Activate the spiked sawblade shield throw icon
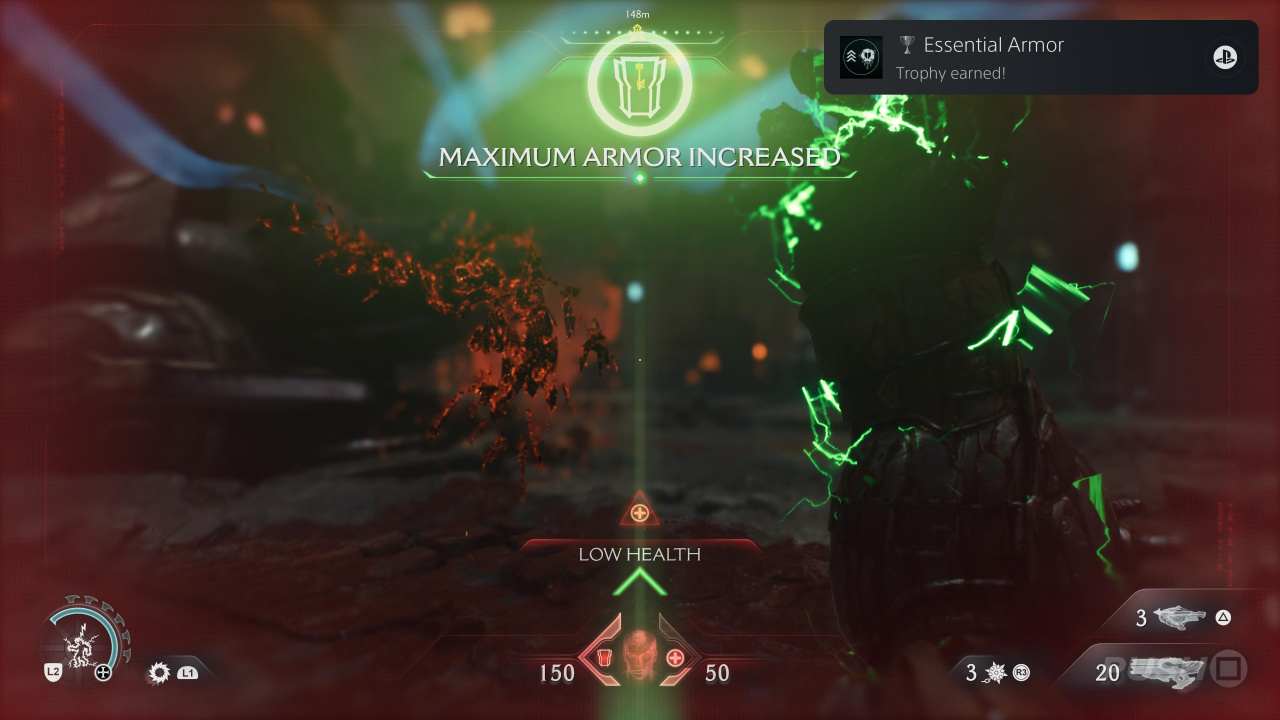 (x=159, y=673)
